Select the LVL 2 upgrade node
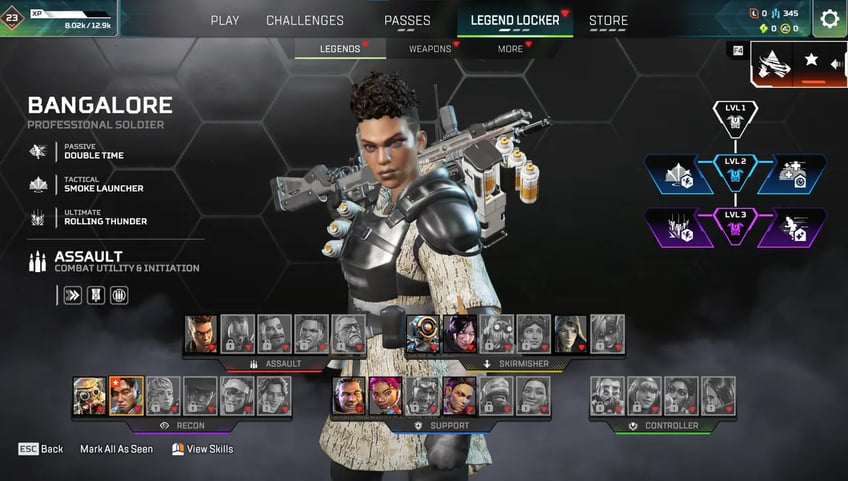The image size is (848, 481). (735, 172)
